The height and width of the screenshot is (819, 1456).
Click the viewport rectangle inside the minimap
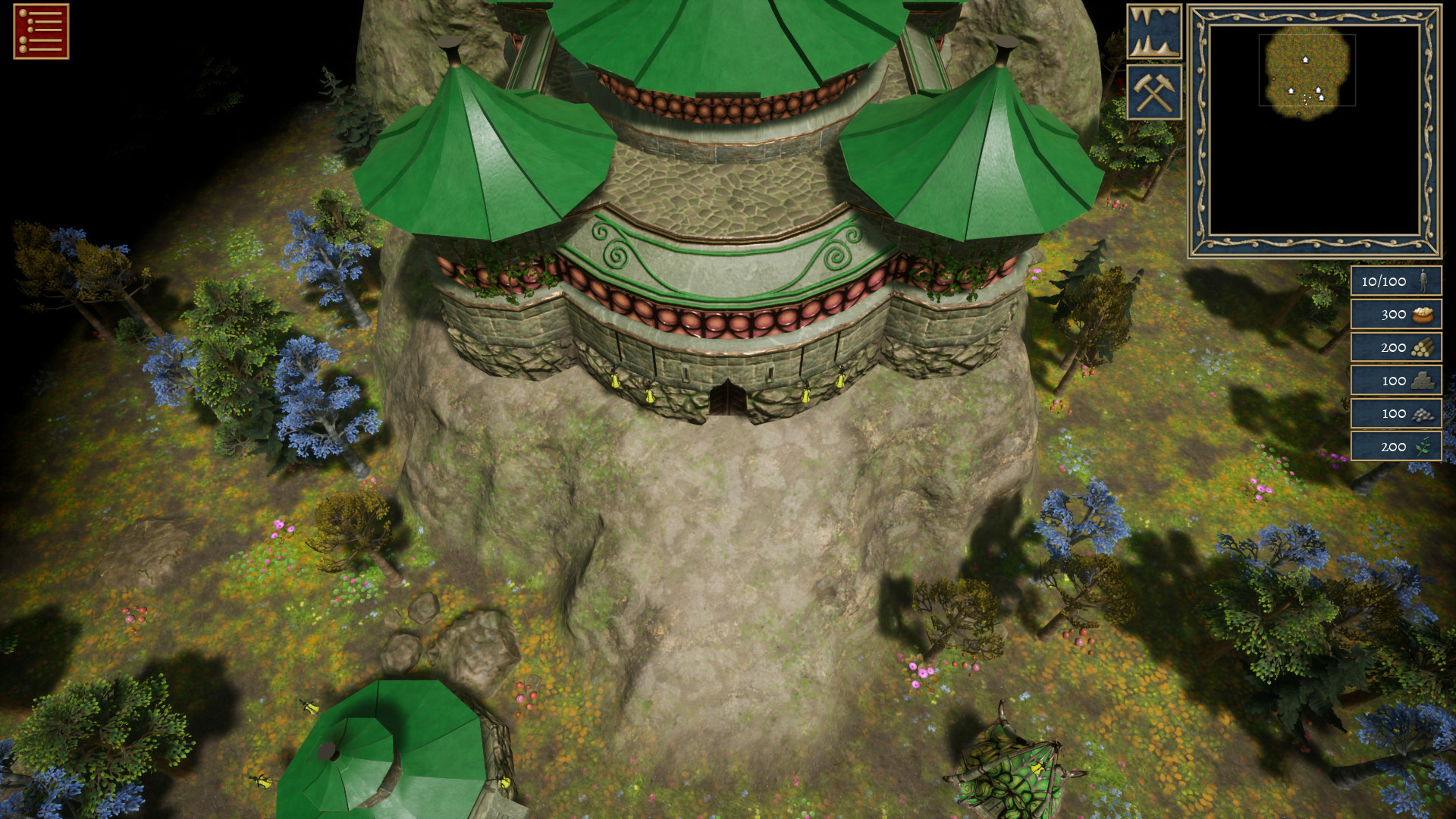pos(1308,71)
